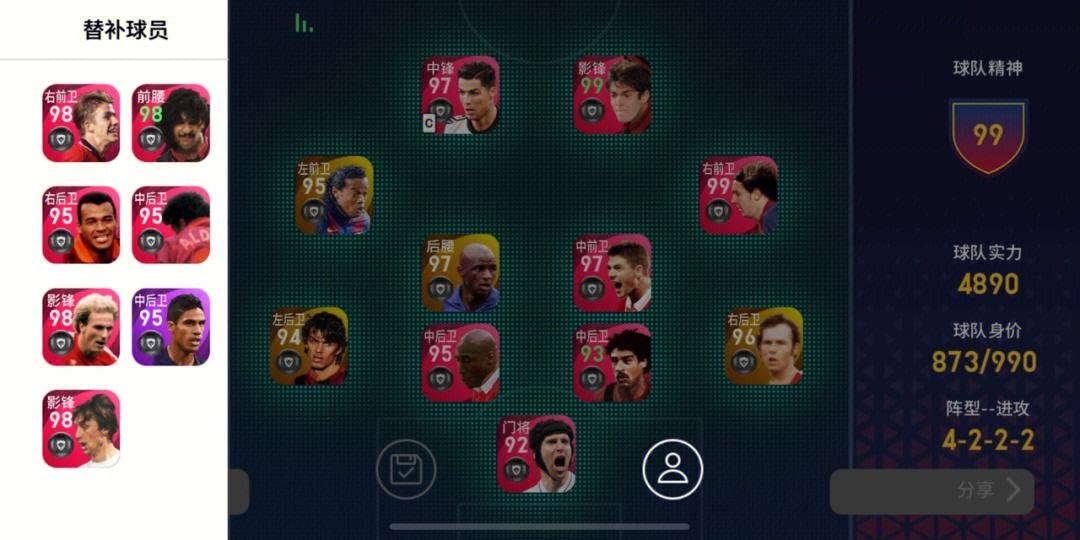The width and height of the screenshot is (1080, 540).
Task: Choose the 中前卫 97 player card
Action: coord(612,273)
